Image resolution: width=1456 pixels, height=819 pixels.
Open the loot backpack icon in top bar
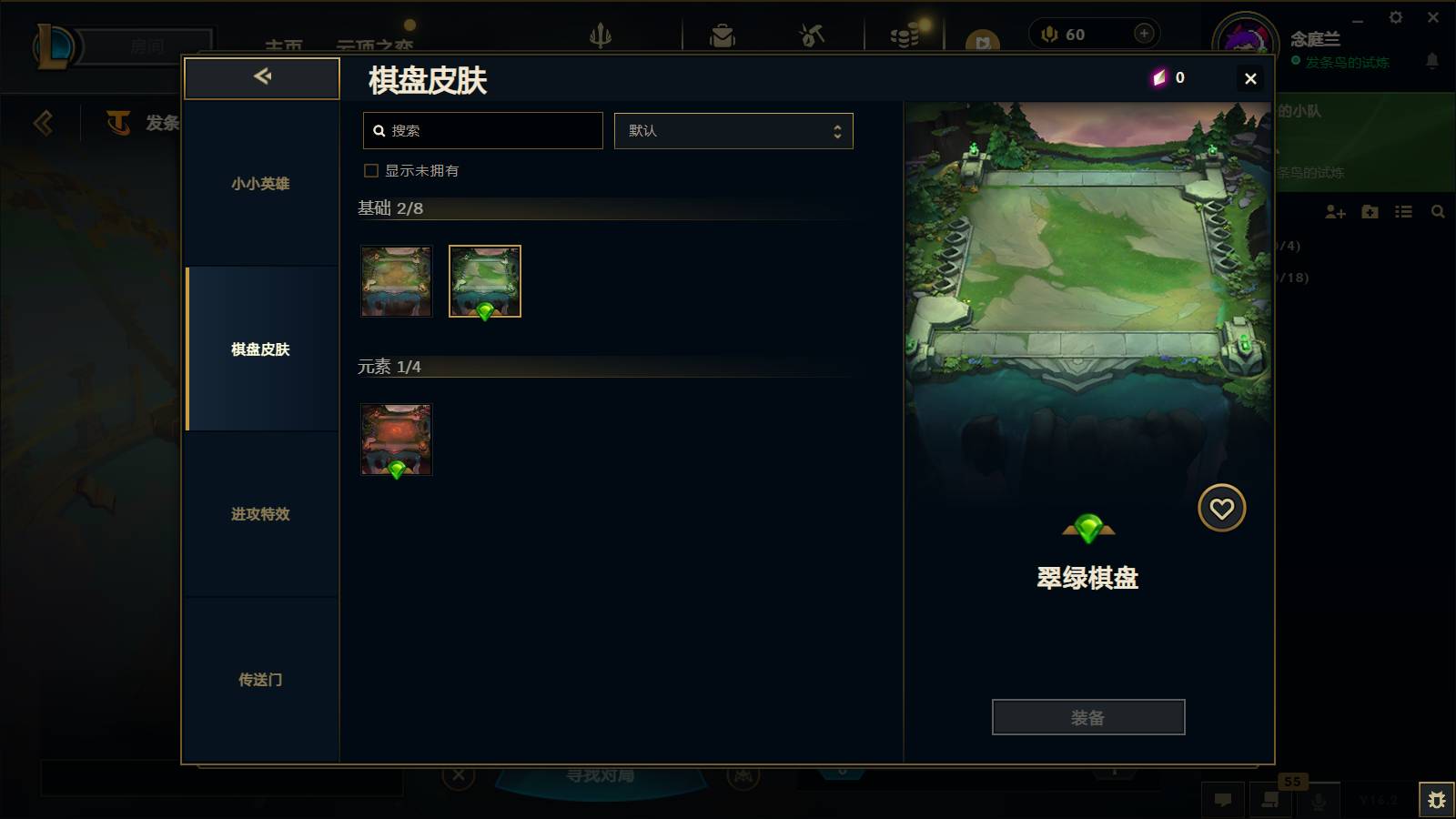[x=723, y=34]
